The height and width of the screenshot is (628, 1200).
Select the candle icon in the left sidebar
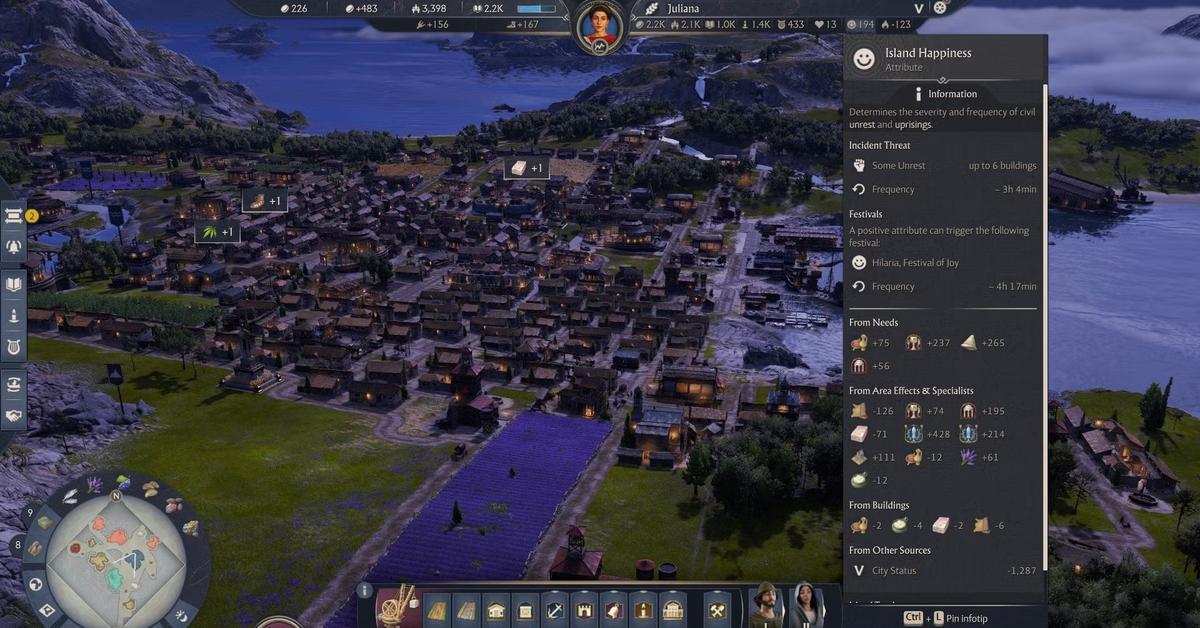(14, 315)
